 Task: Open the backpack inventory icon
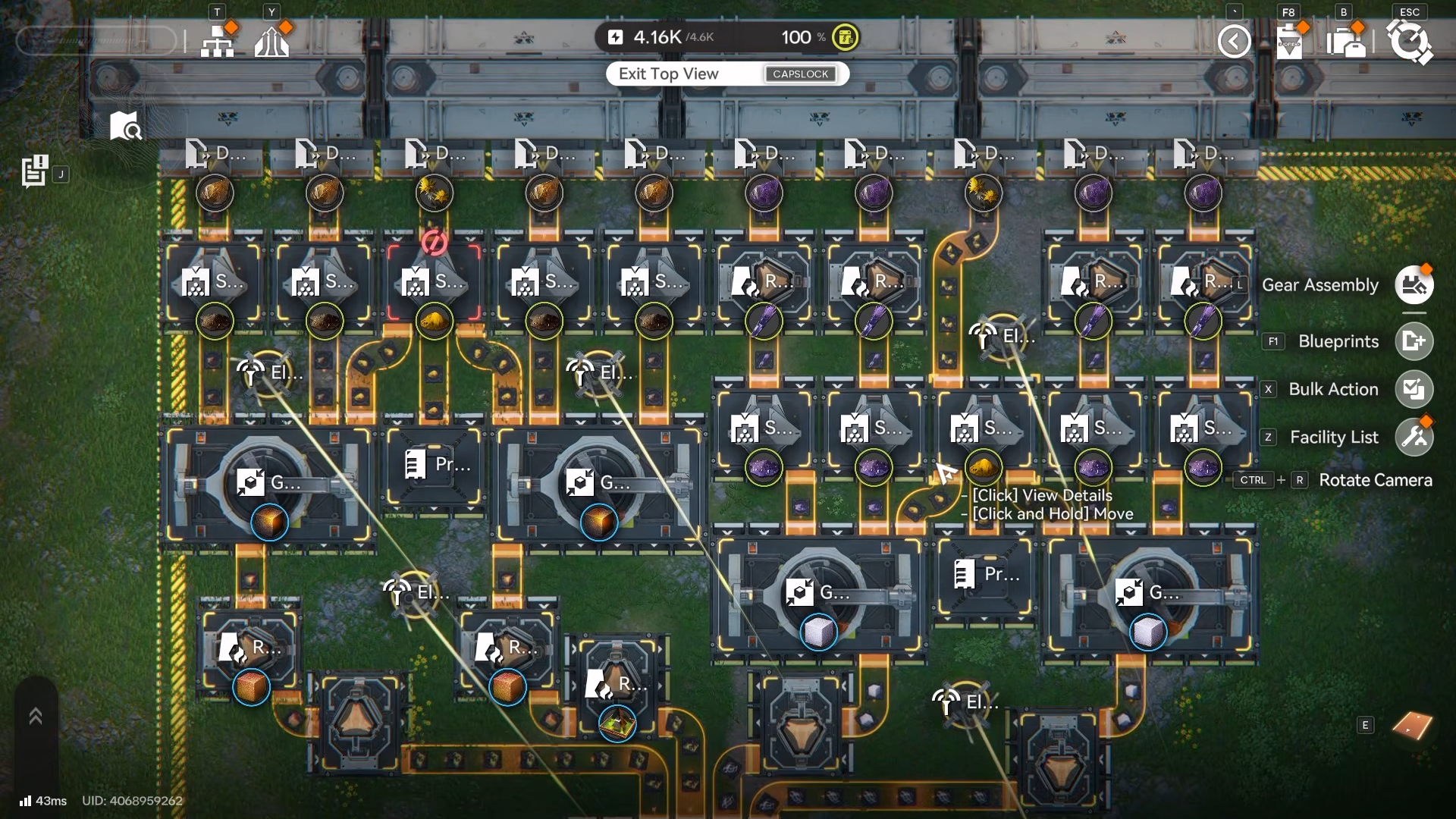pos(1347,41)
